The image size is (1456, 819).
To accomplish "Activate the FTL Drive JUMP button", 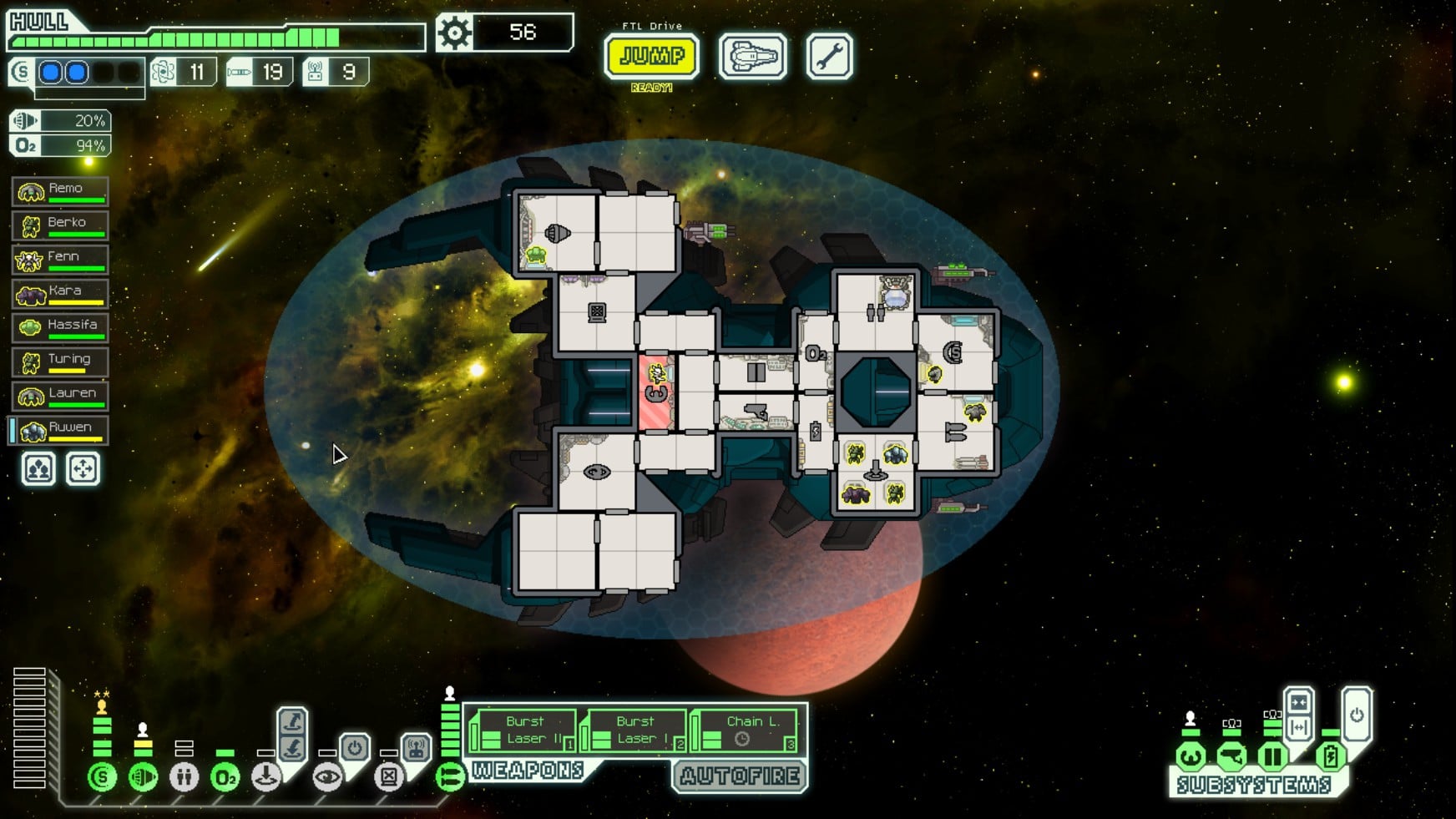I will click(651, 57).
